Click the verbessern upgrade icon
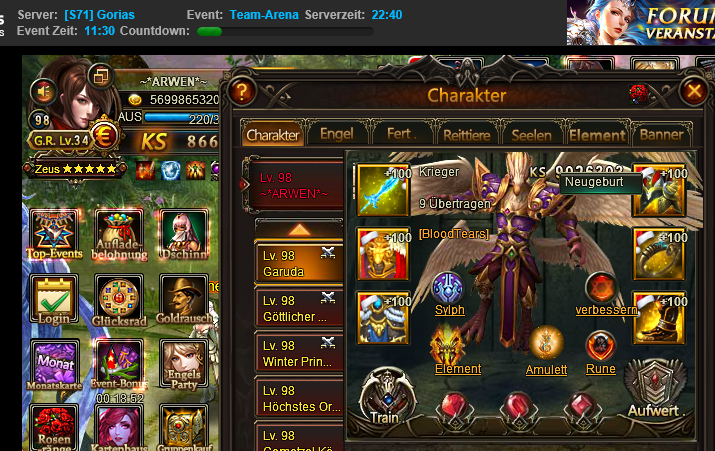 tap(601, 290)
